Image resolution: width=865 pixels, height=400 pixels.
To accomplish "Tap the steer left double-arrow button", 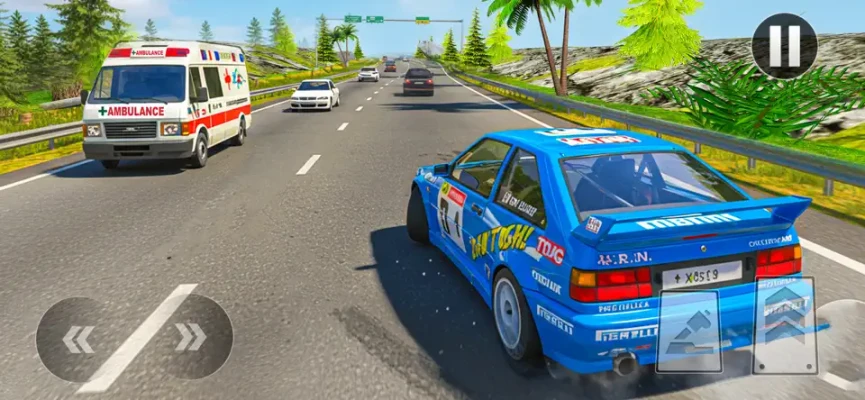I will pyautogui.click(x=78, y=339).
